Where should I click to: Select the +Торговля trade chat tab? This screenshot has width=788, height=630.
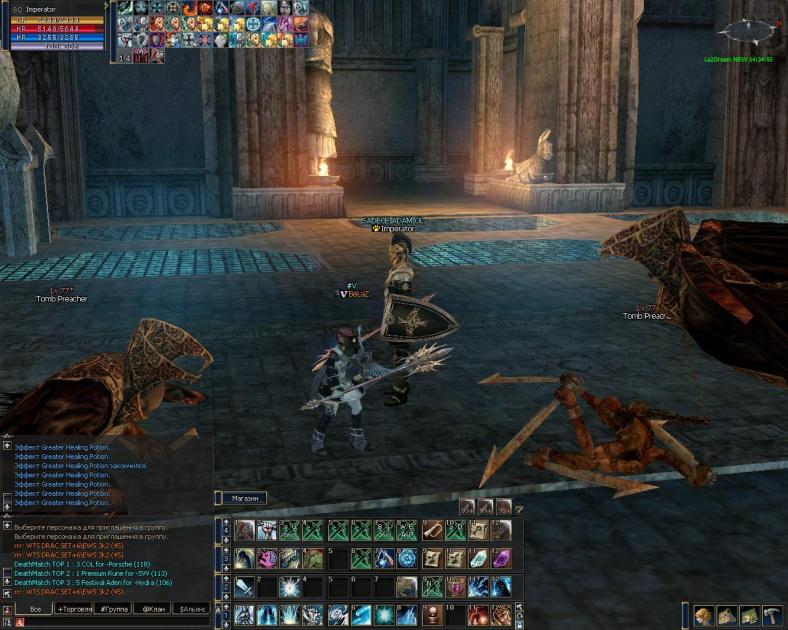(73, 608)
